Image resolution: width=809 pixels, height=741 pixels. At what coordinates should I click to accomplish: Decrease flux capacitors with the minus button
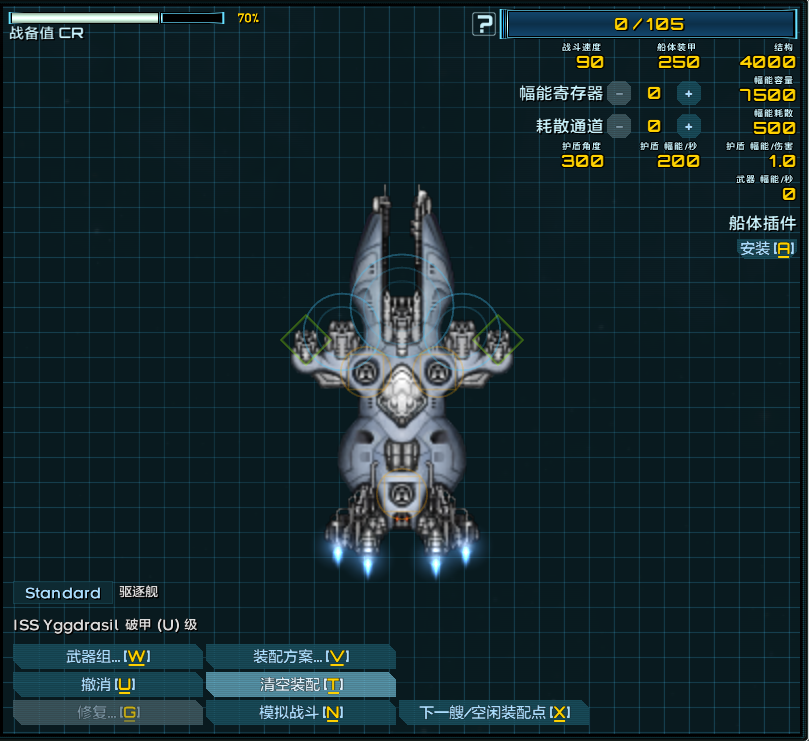pyautogui.click(x=620, y=93)
